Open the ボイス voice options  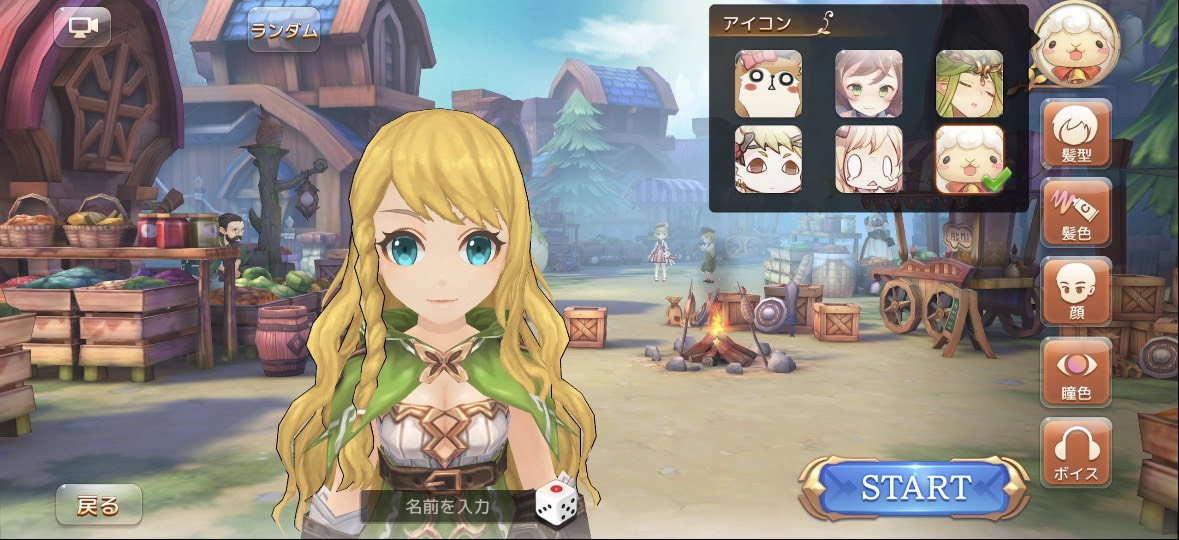tap(1076, 452)
